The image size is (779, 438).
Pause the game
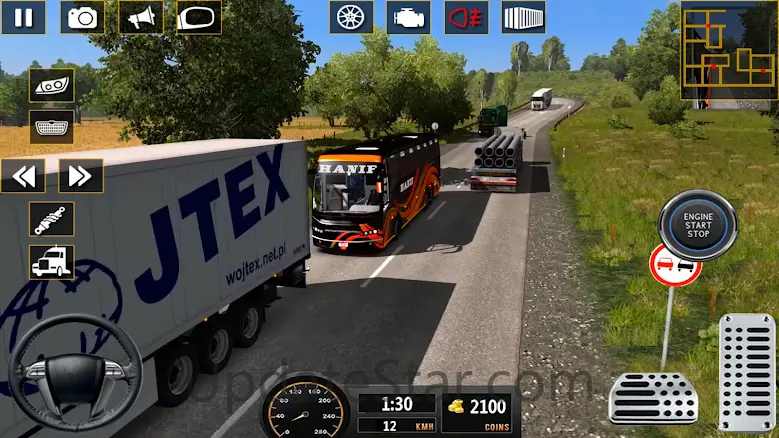click(x=23, y=17)
